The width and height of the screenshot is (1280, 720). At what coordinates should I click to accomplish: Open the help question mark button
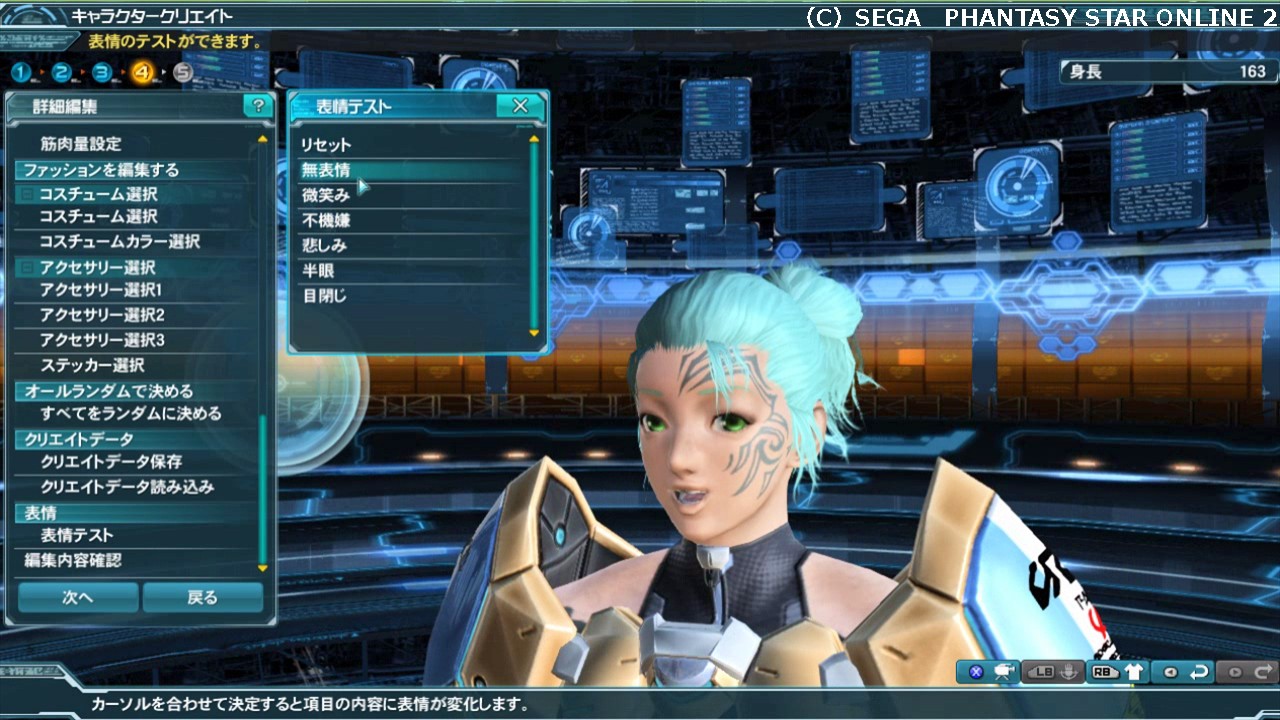click(258, 106)
